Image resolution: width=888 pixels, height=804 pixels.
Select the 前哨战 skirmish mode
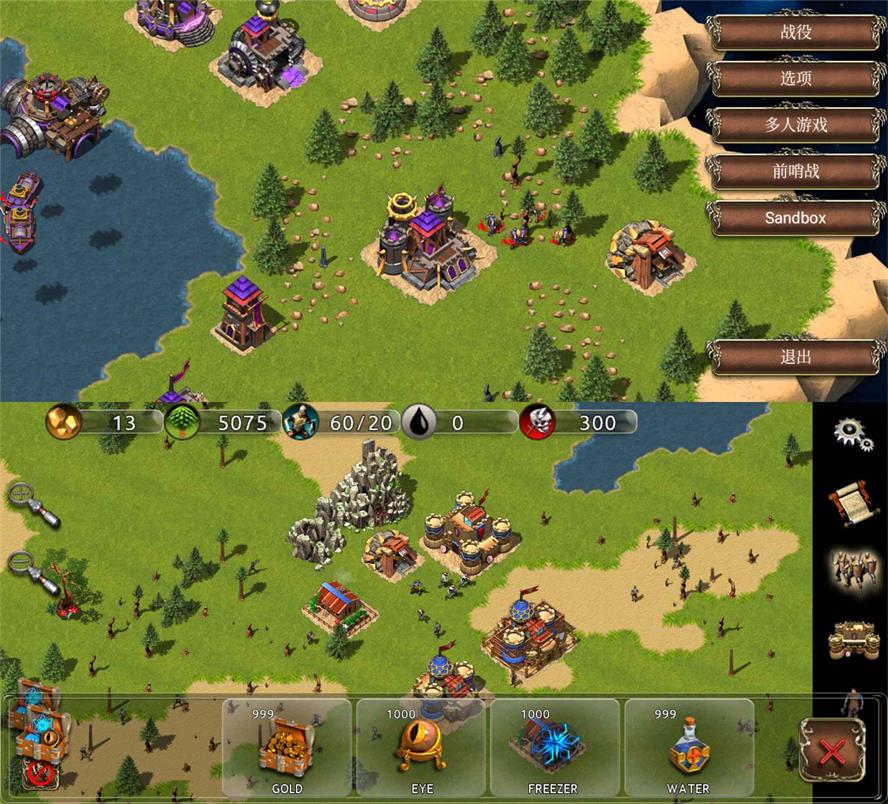tap(796, 171)
